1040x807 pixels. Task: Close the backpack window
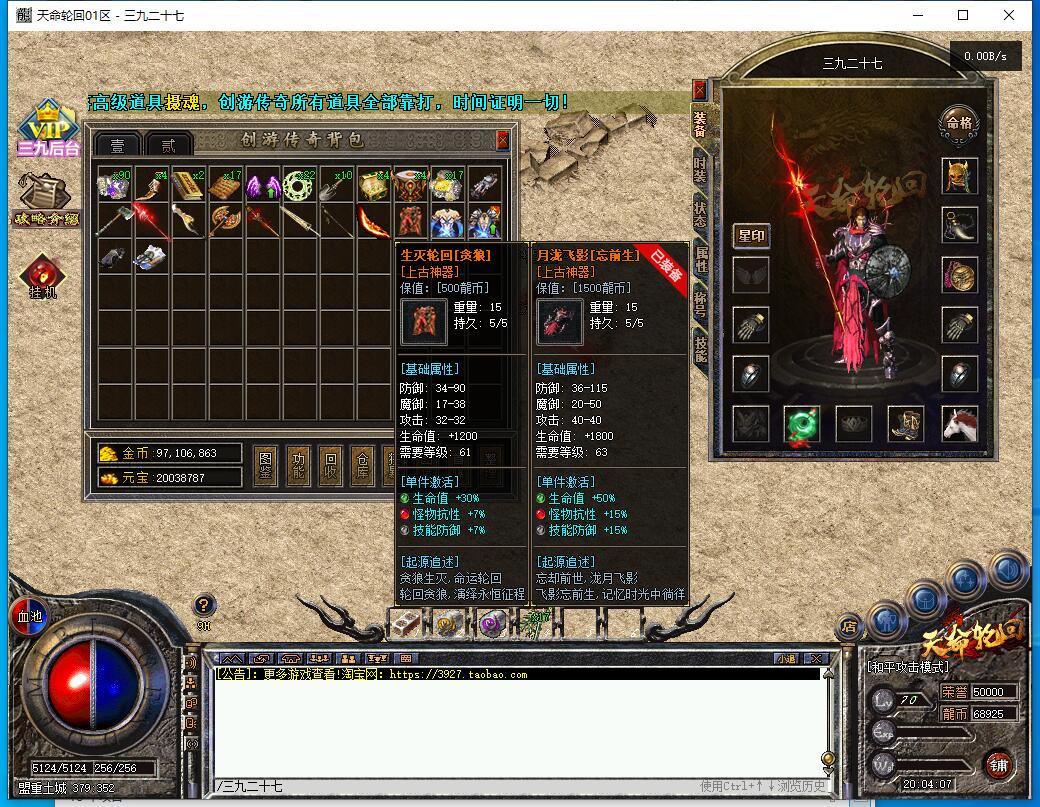tap(503, 140)
